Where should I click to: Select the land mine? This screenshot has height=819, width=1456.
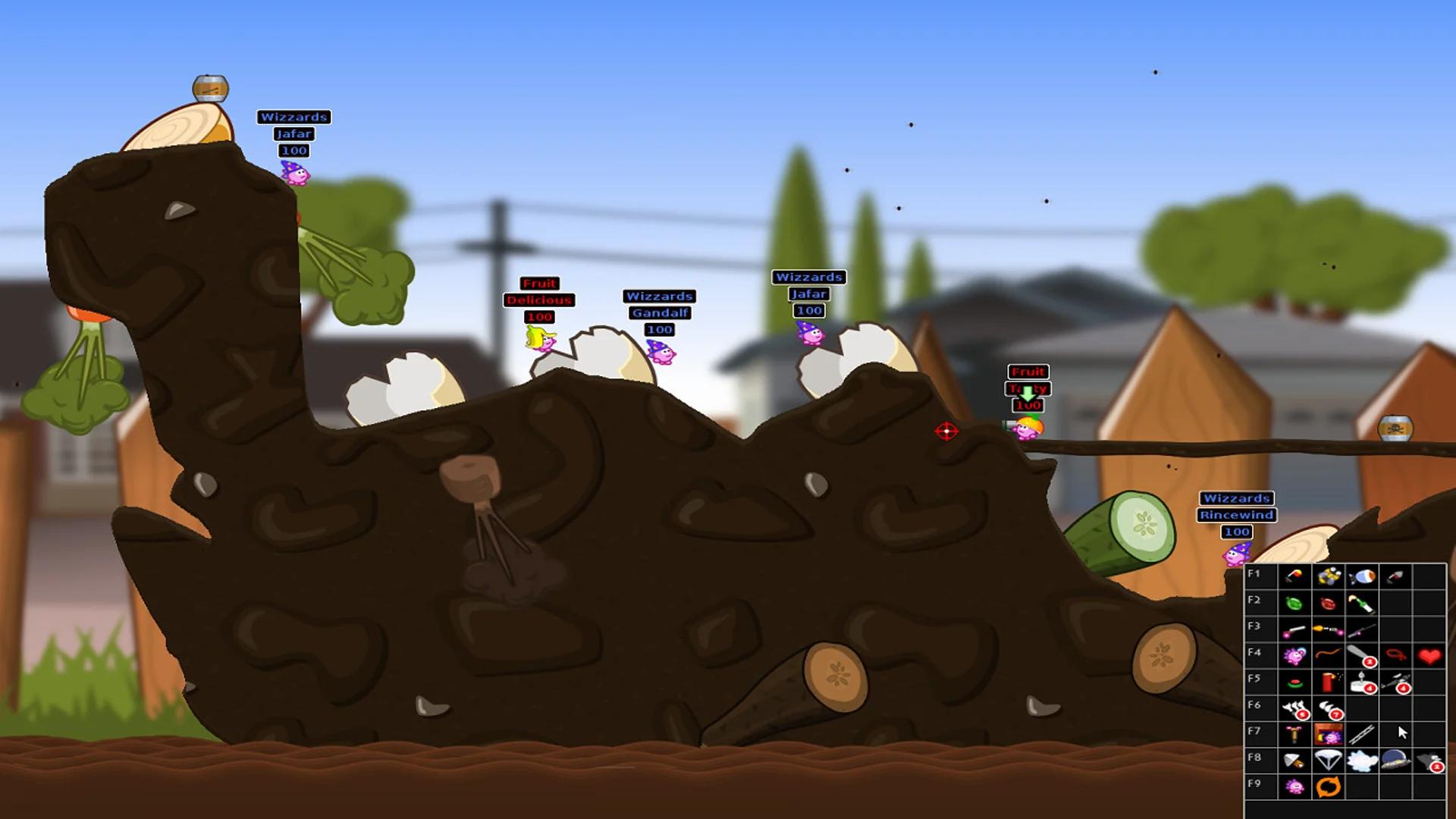pos(1294,682)
